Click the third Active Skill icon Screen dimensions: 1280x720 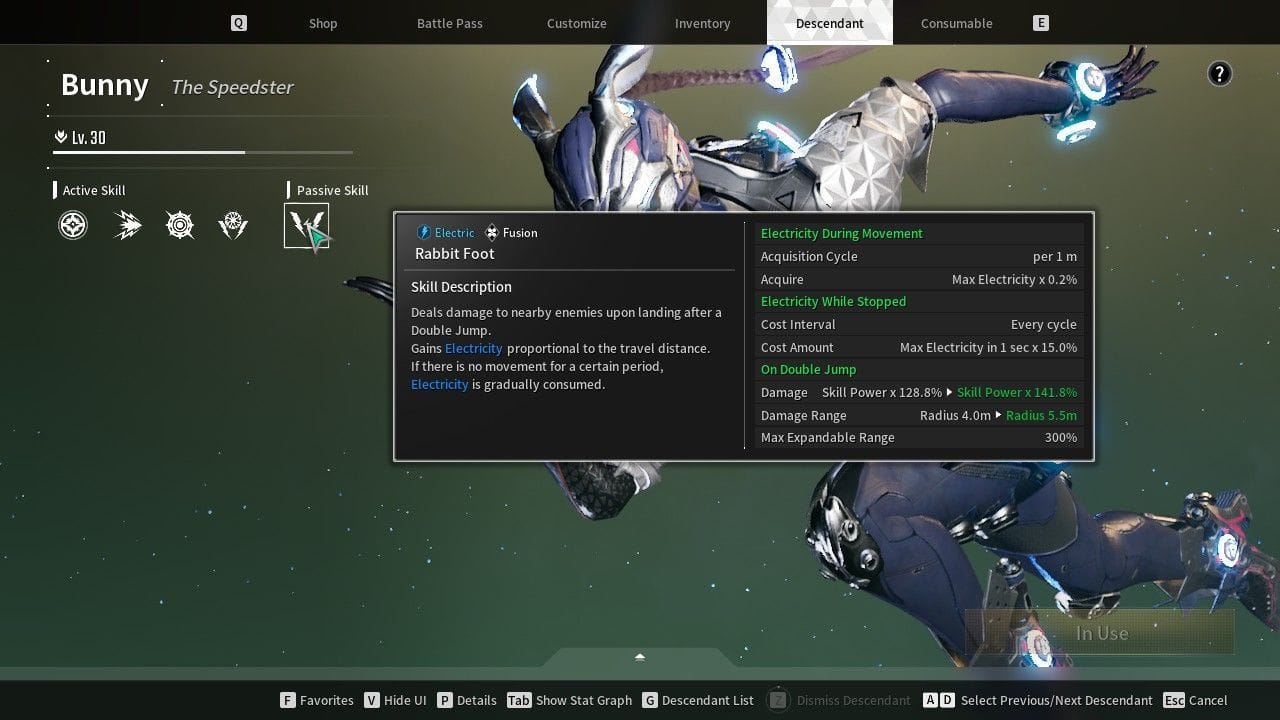pos(180,225)
